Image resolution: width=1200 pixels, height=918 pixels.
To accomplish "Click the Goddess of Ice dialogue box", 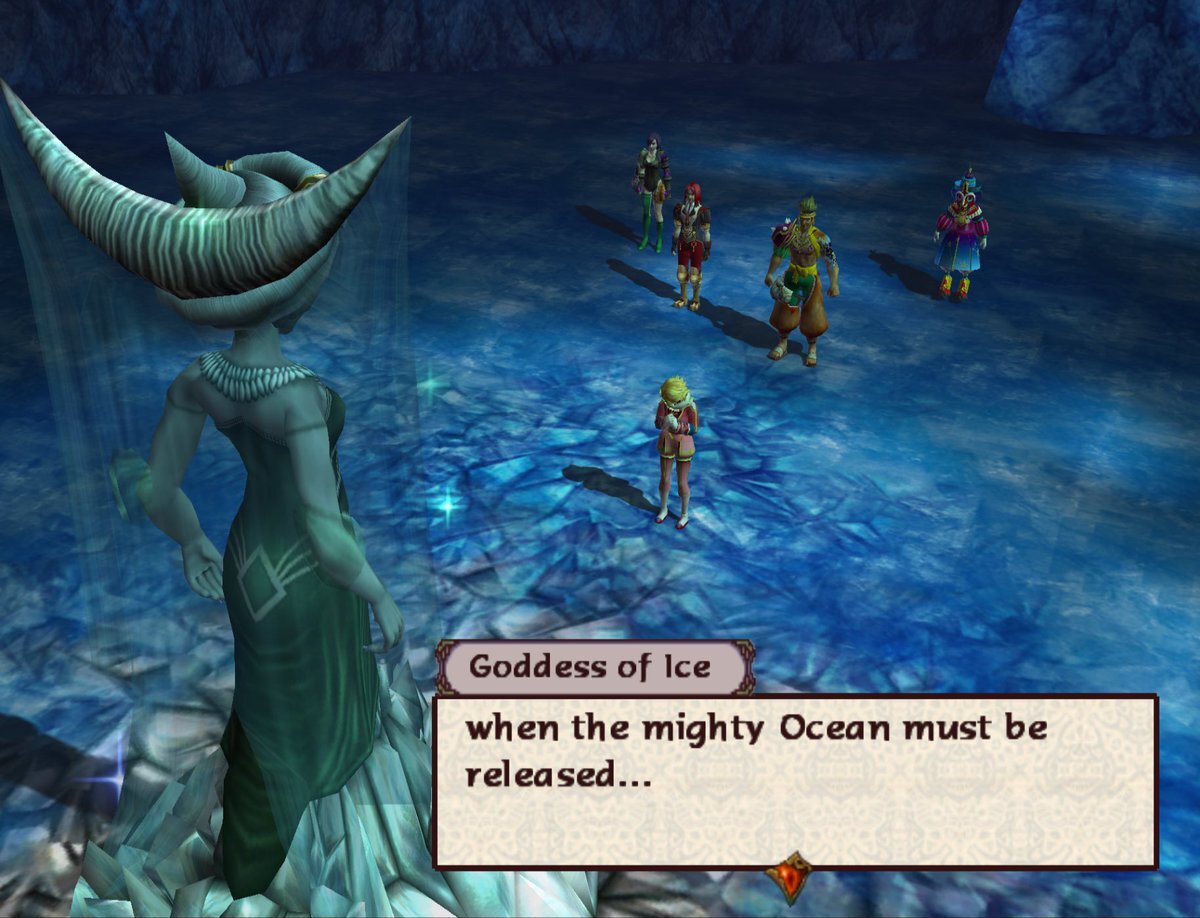I will pos(794,780).
